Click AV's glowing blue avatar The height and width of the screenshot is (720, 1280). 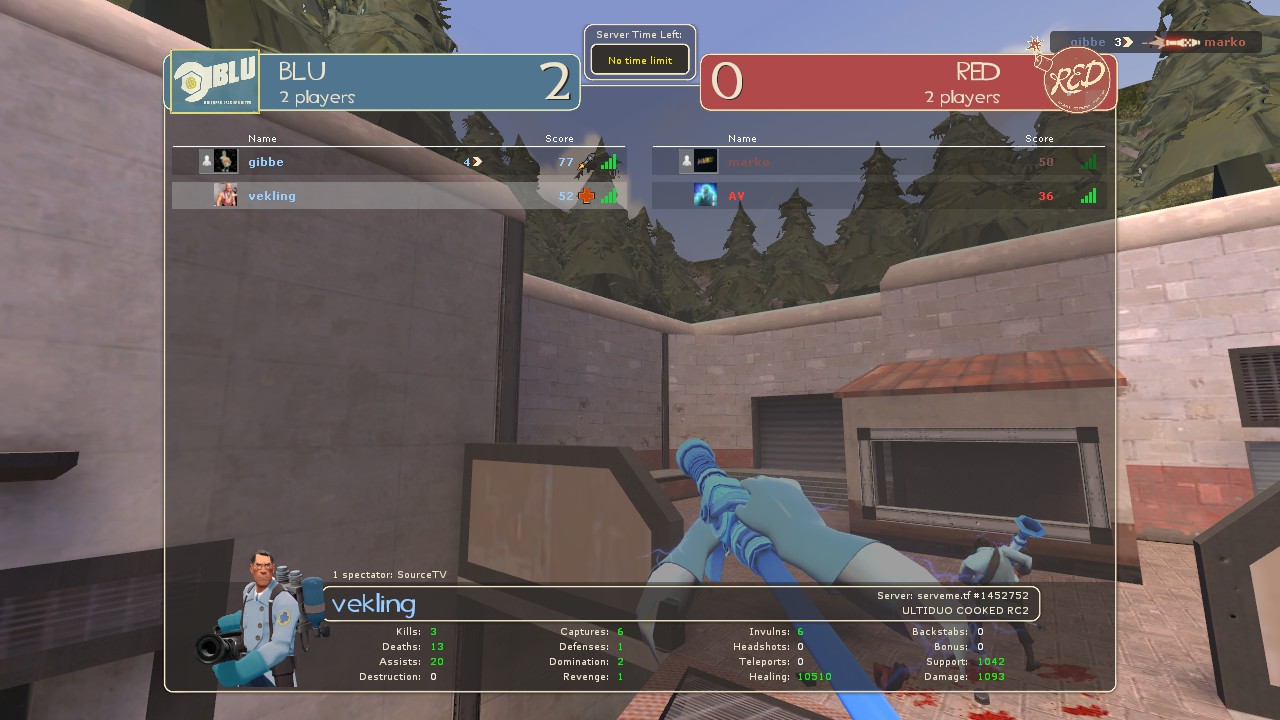705,195
